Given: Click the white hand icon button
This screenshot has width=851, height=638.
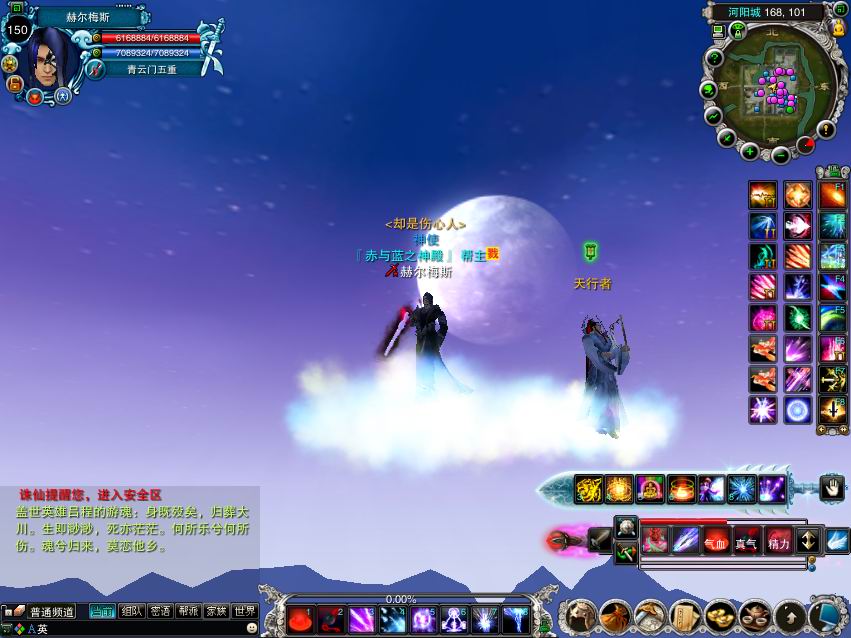Looking at the screenshot, I should click(832, 487).
